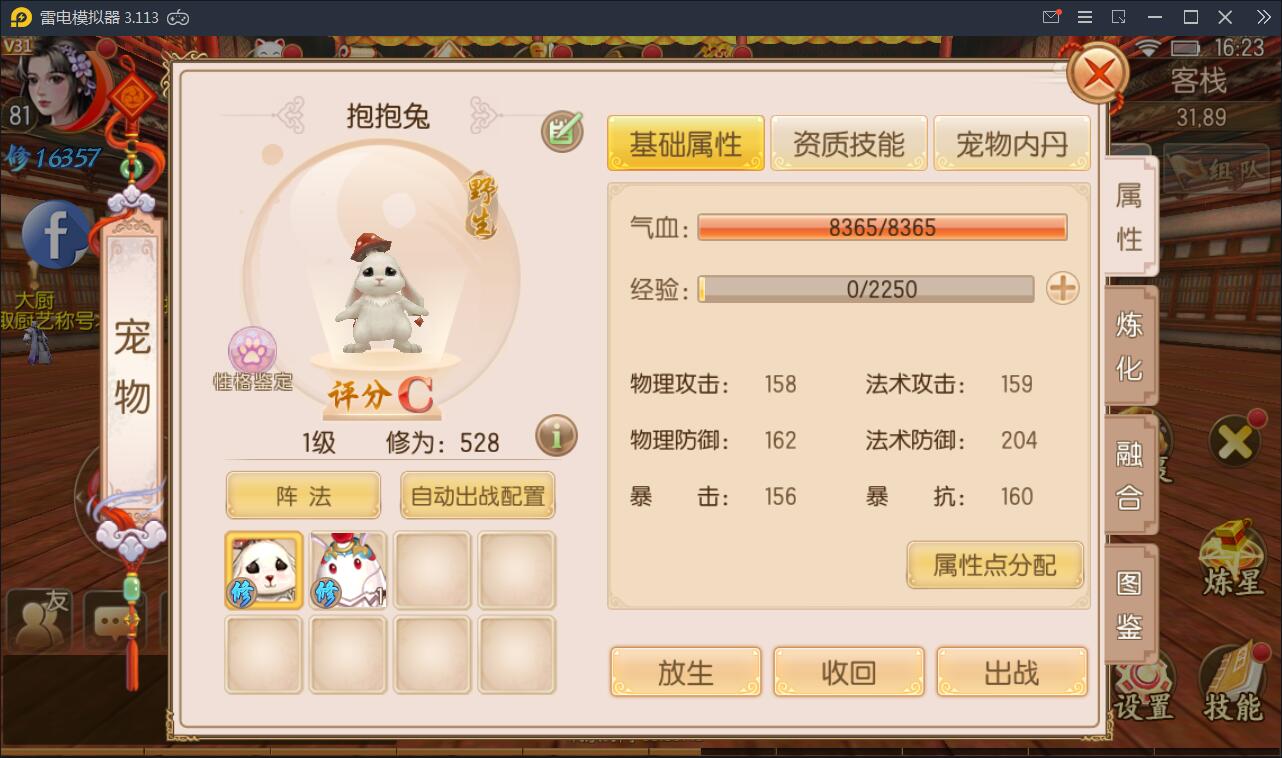The image size is (1282, 758).
Task: Open the 自动出战配置 button
Action: coord(477,494)
